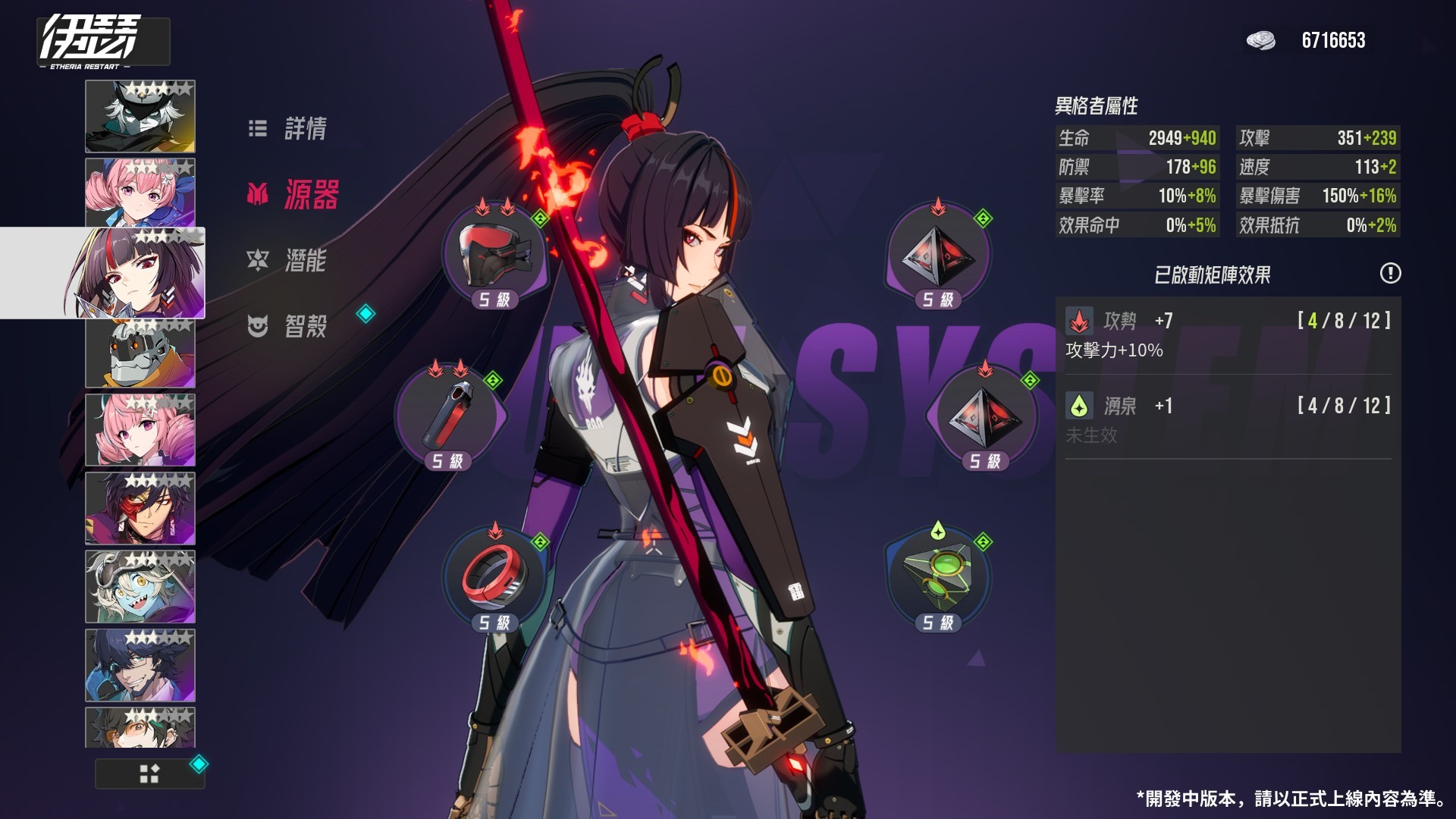The width and height of the screenshot is (1456, 819).
Task: Choose the armored robot character portrait
Action: pos(140,353)
